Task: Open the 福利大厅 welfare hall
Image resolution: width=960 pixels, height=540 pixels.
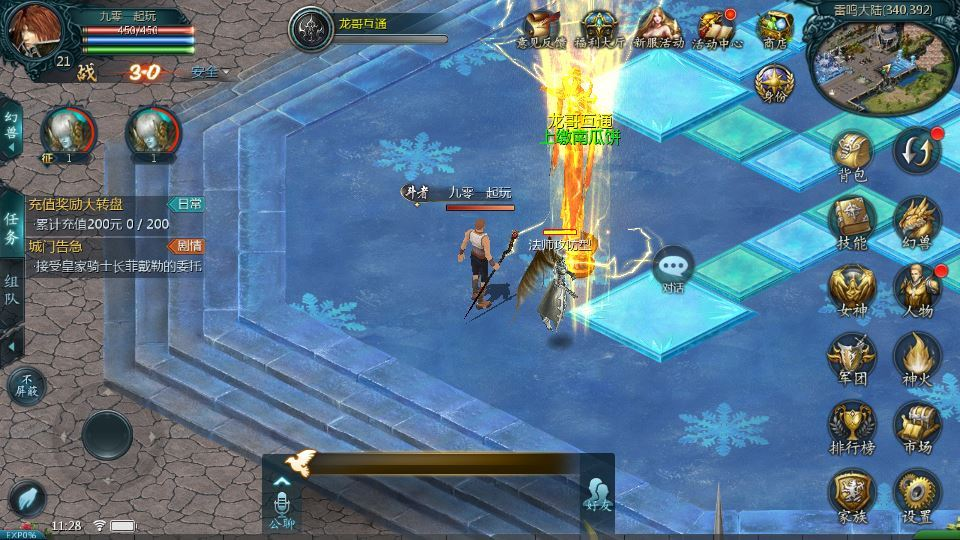Action: coord(599,29)
